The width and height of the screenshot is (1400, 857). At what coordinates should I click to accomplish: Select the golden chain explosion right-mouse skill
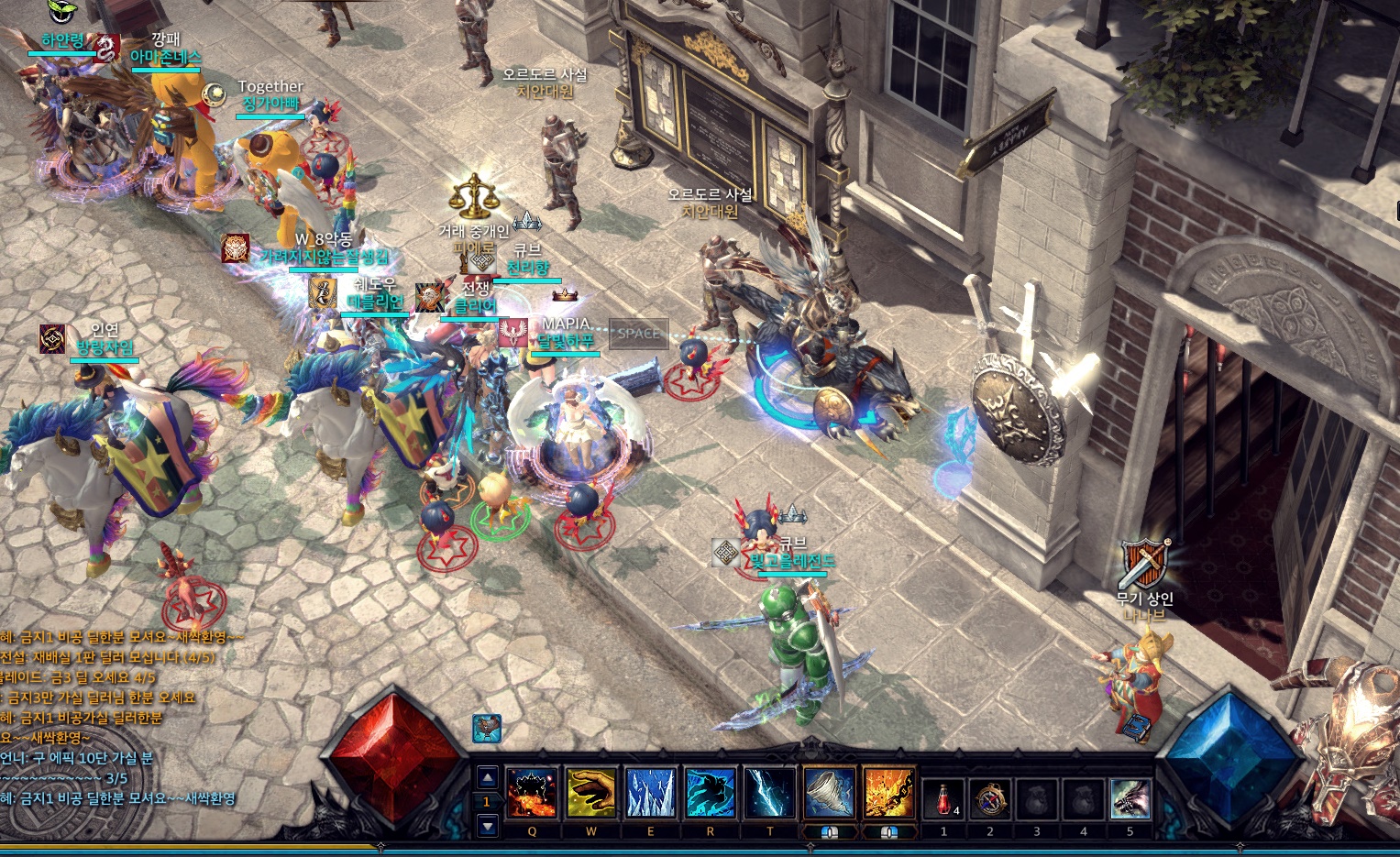(x=888, y=793)
